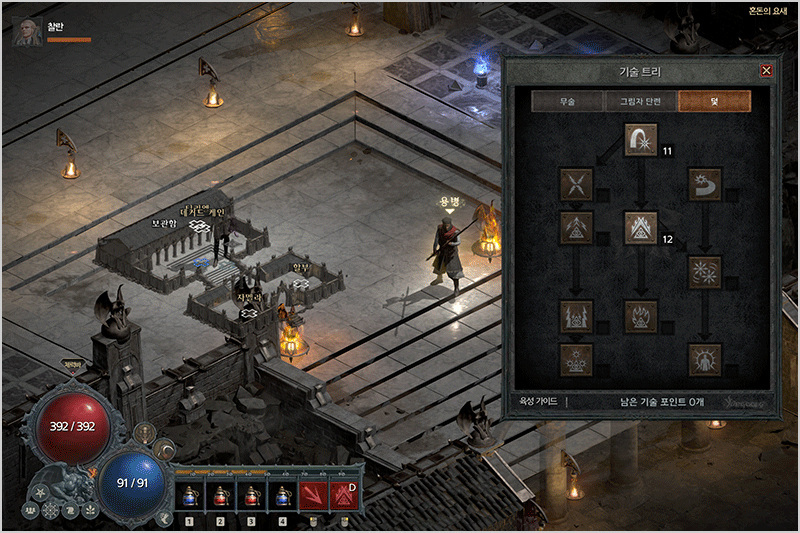
Task: Open the 그림자 단련 skill tab
Action: click(640, 101)
